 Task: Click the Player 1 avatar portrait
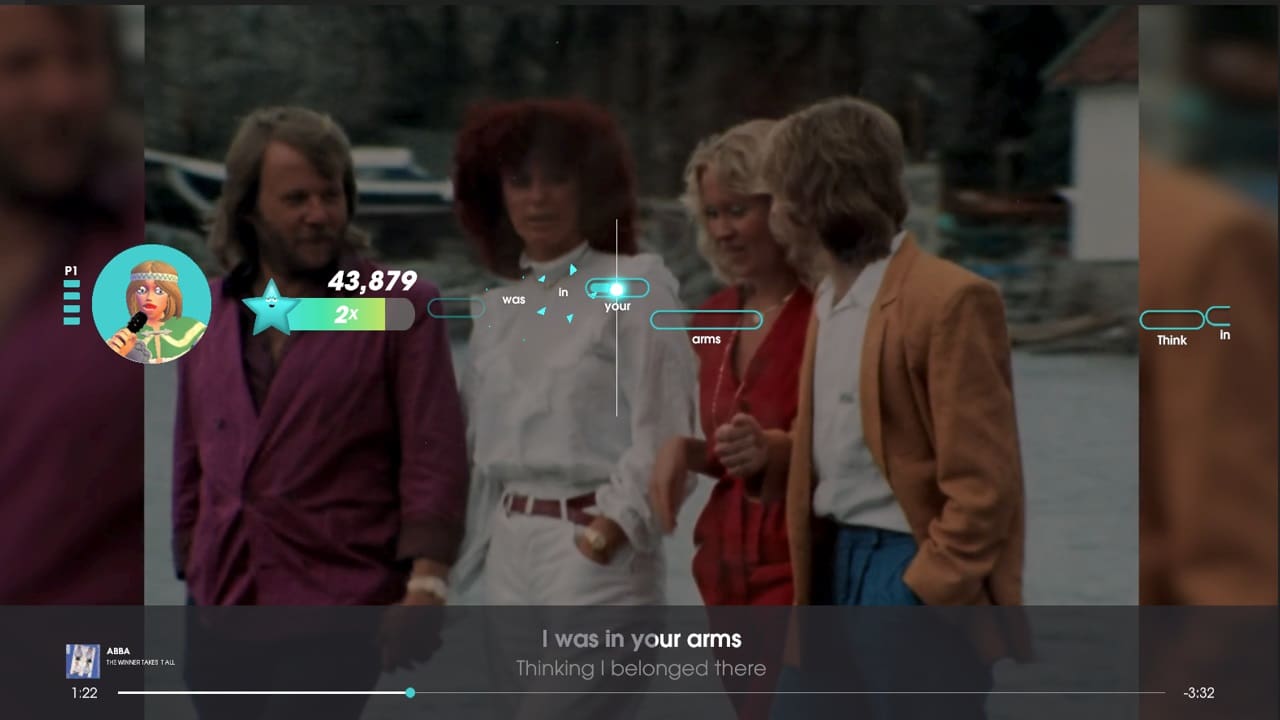click(x=152, y=303)
